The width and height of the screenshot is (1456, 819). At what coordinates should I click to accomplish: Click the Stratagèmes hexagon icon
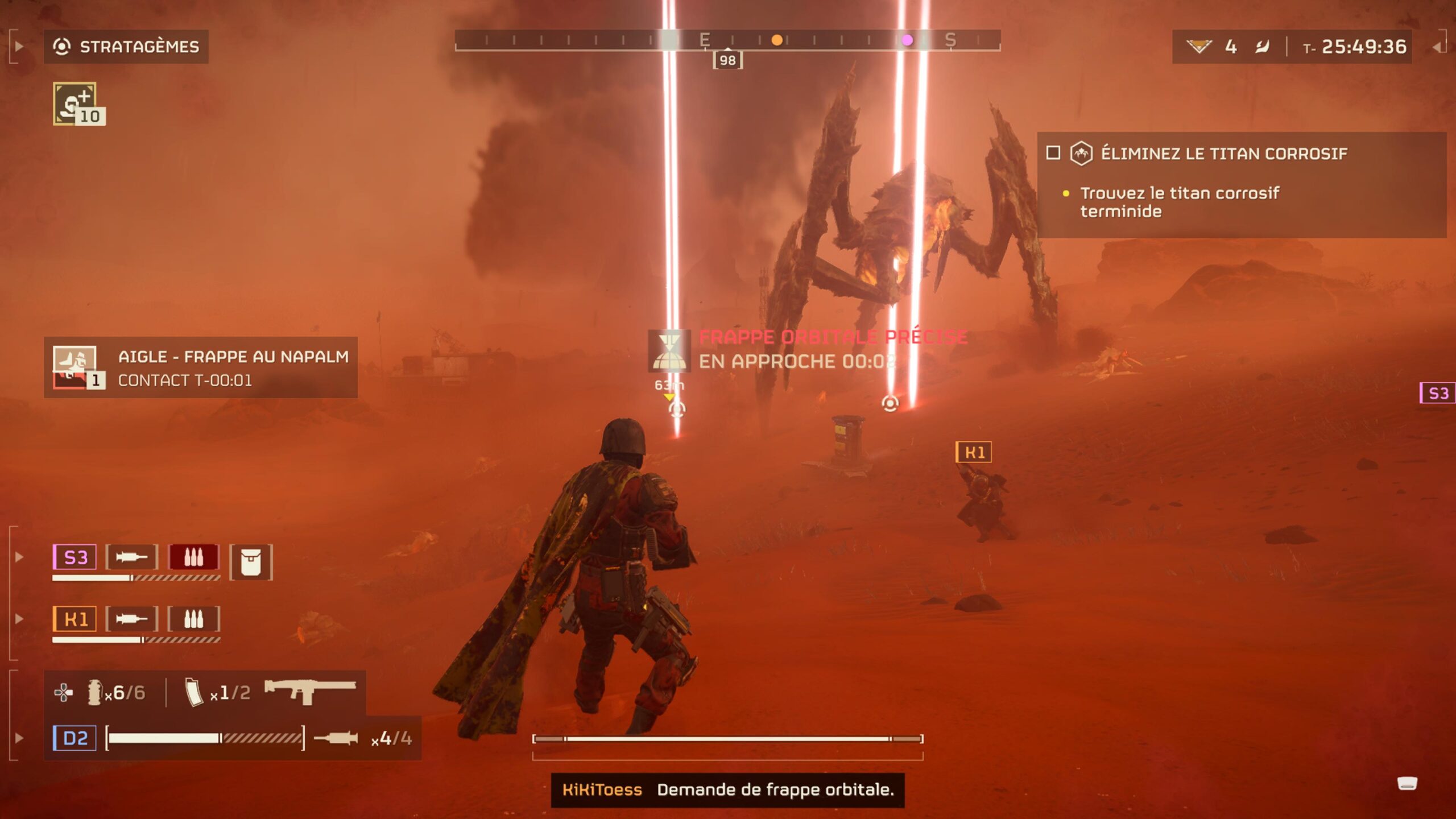click(x=61, y=47)
